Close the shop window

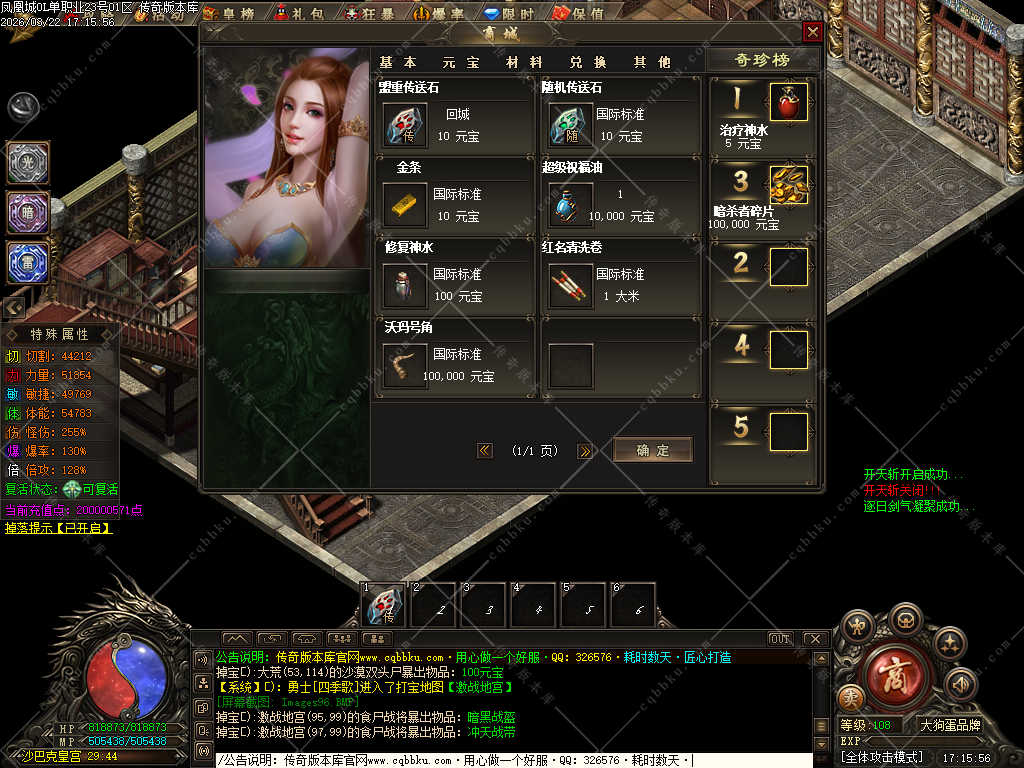812,32
